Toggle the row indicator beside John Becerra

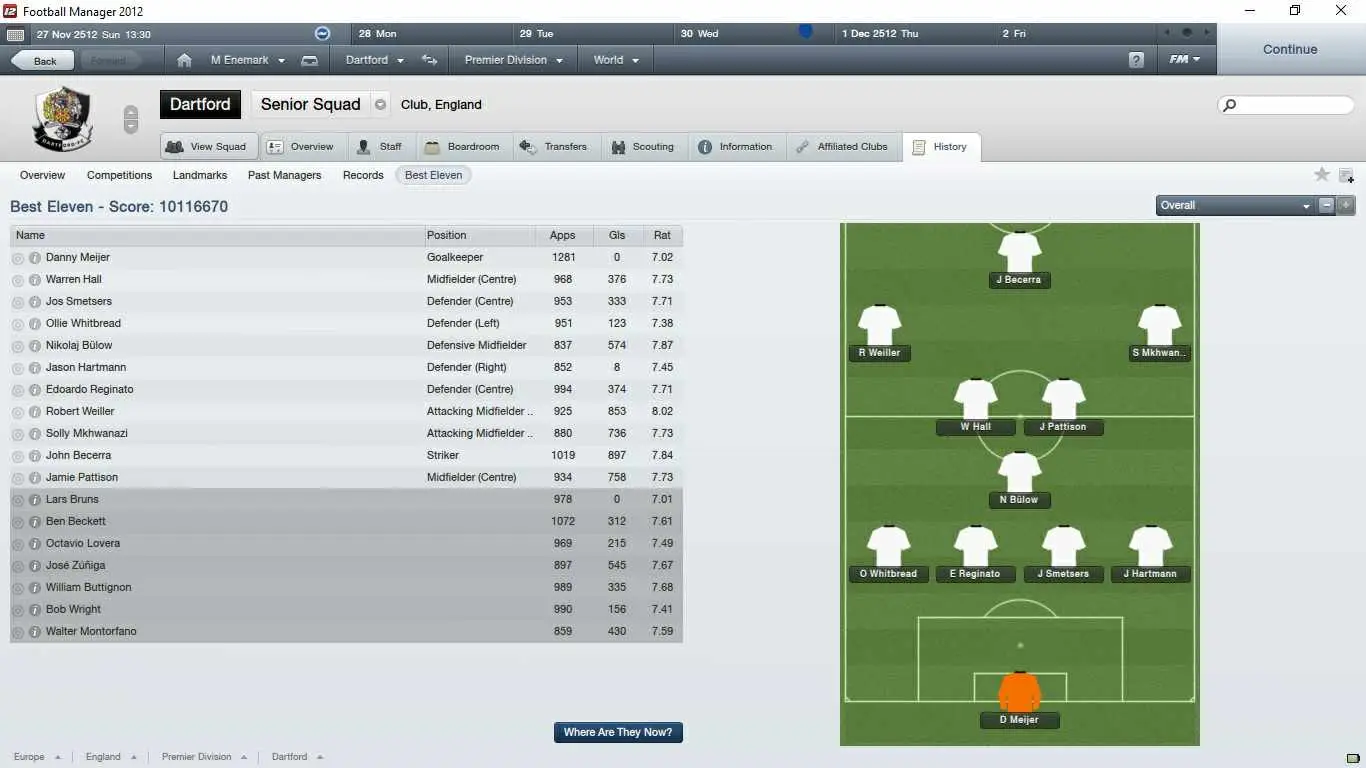pos(17,455)
